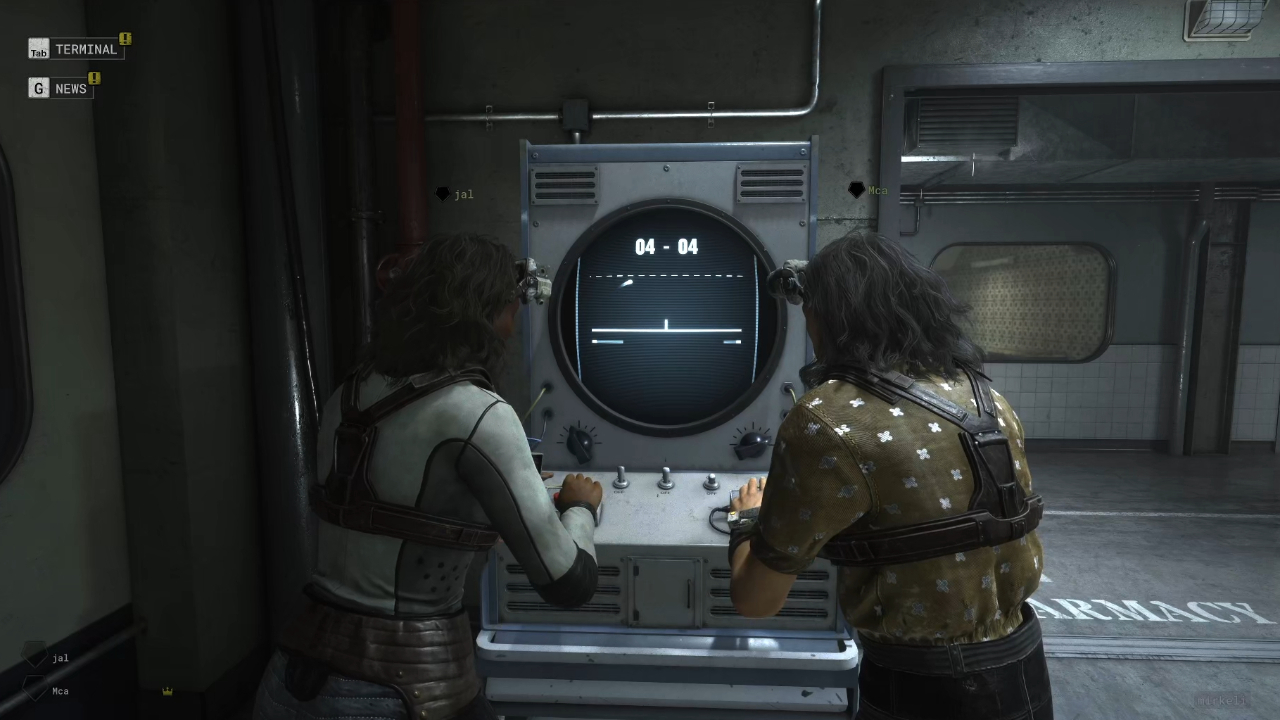This screenshot has height=720, width=1280.
Task: Click jal's pentagon team emblem
Action: click(x=35, y=655)
